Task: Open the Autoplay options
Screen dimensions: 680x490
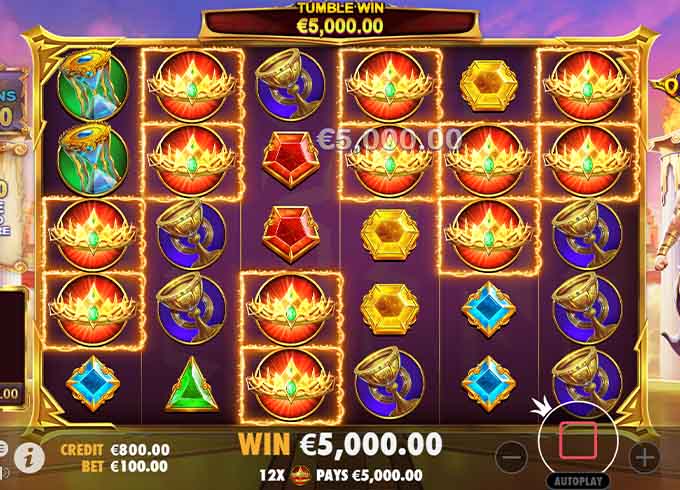Action: [577, 481]
